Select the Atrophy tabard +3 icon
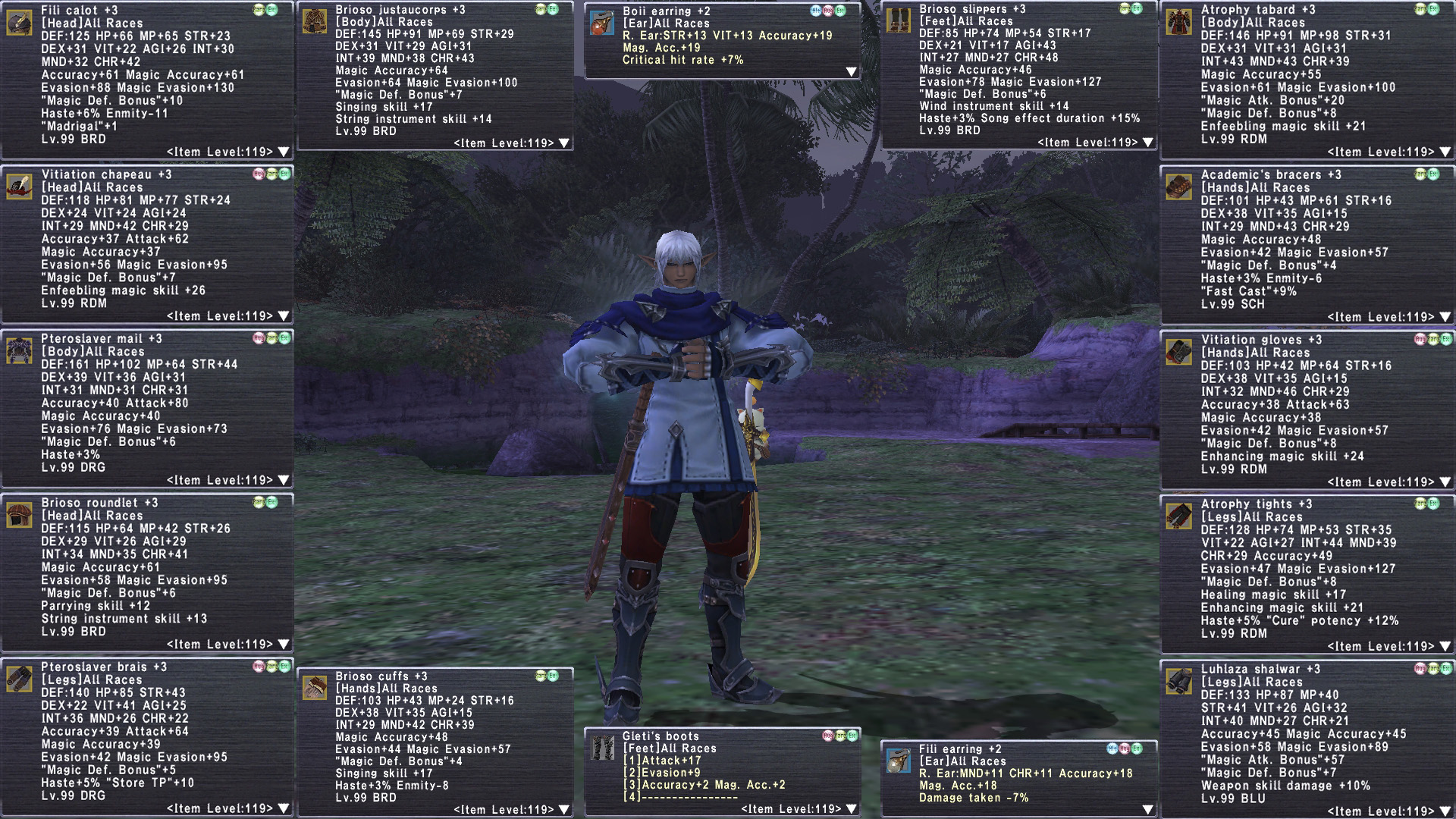This screenshot has height=819, width=1456. pos(1178,23)
